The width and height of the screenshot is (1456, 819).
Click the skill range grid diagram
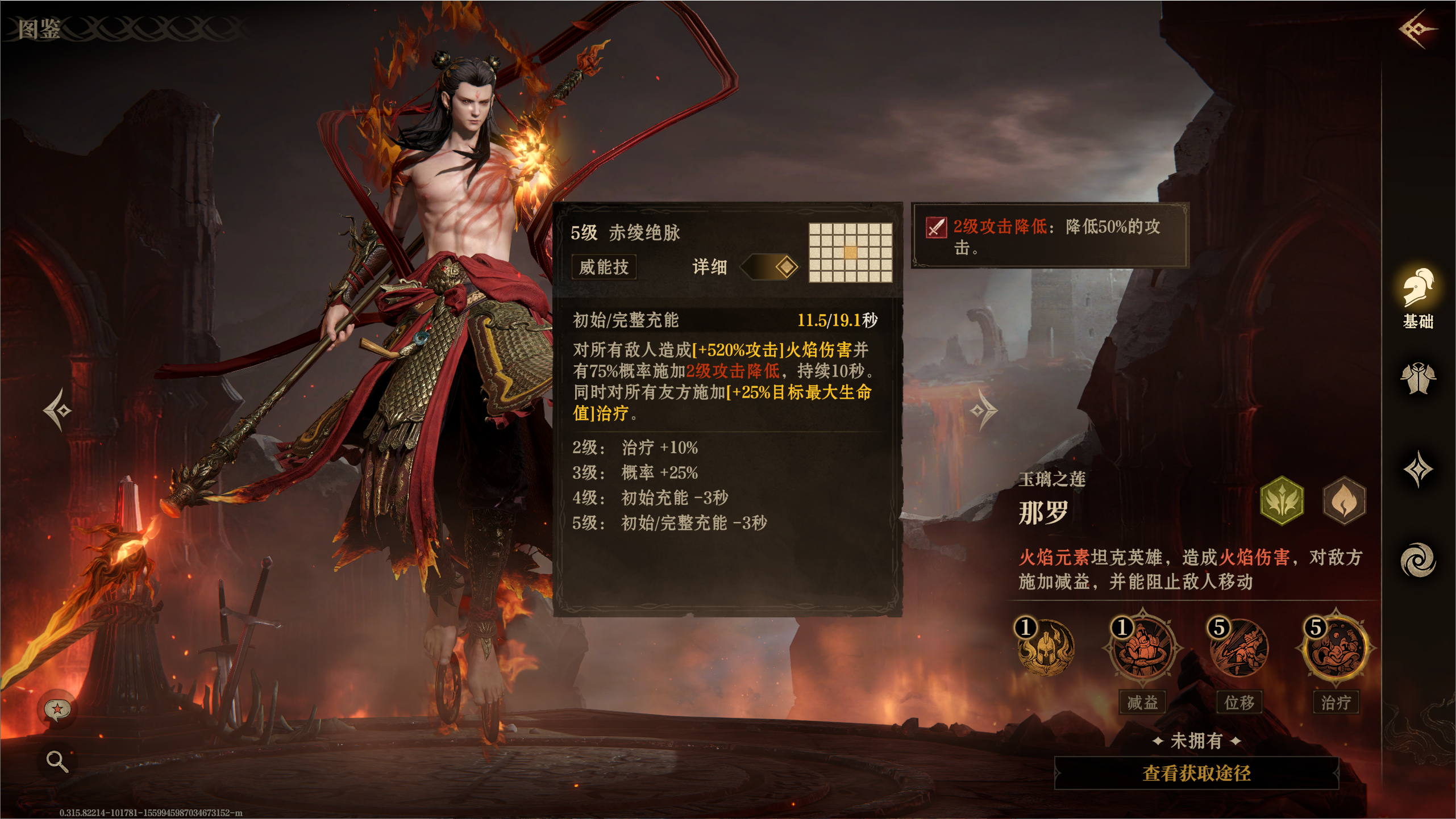(x=850, y=252)
